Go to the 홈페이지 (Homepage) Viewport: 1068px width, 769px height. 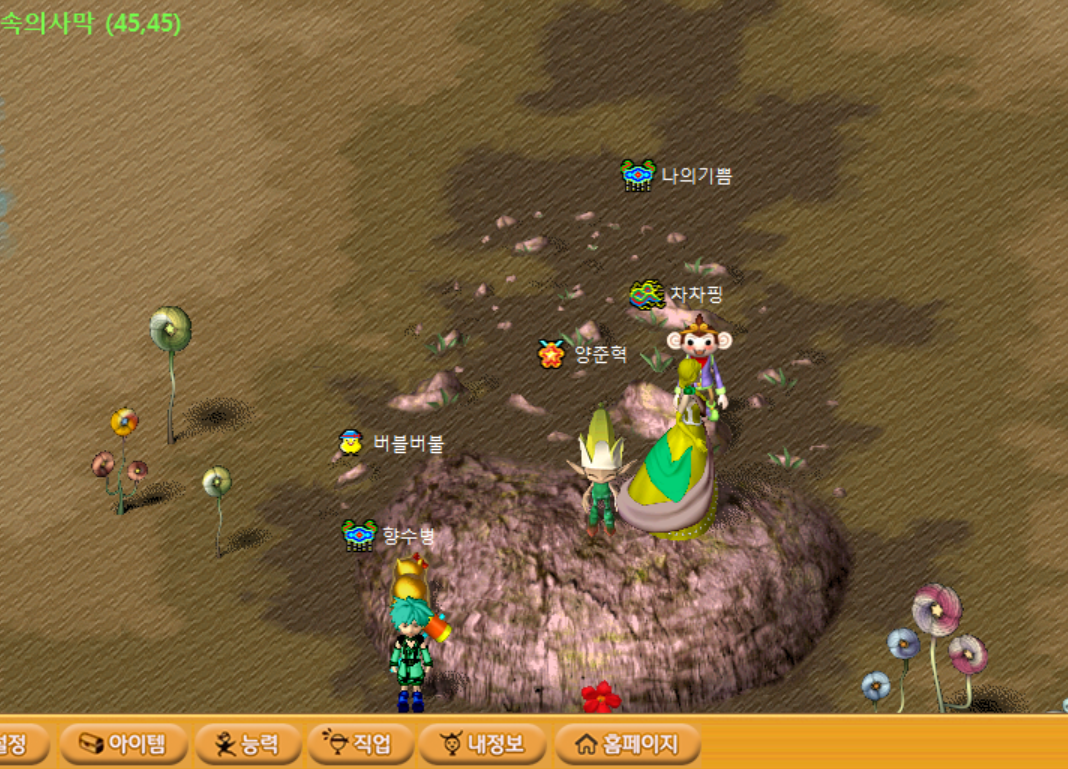pyautogui.click(x=627, y=744)
